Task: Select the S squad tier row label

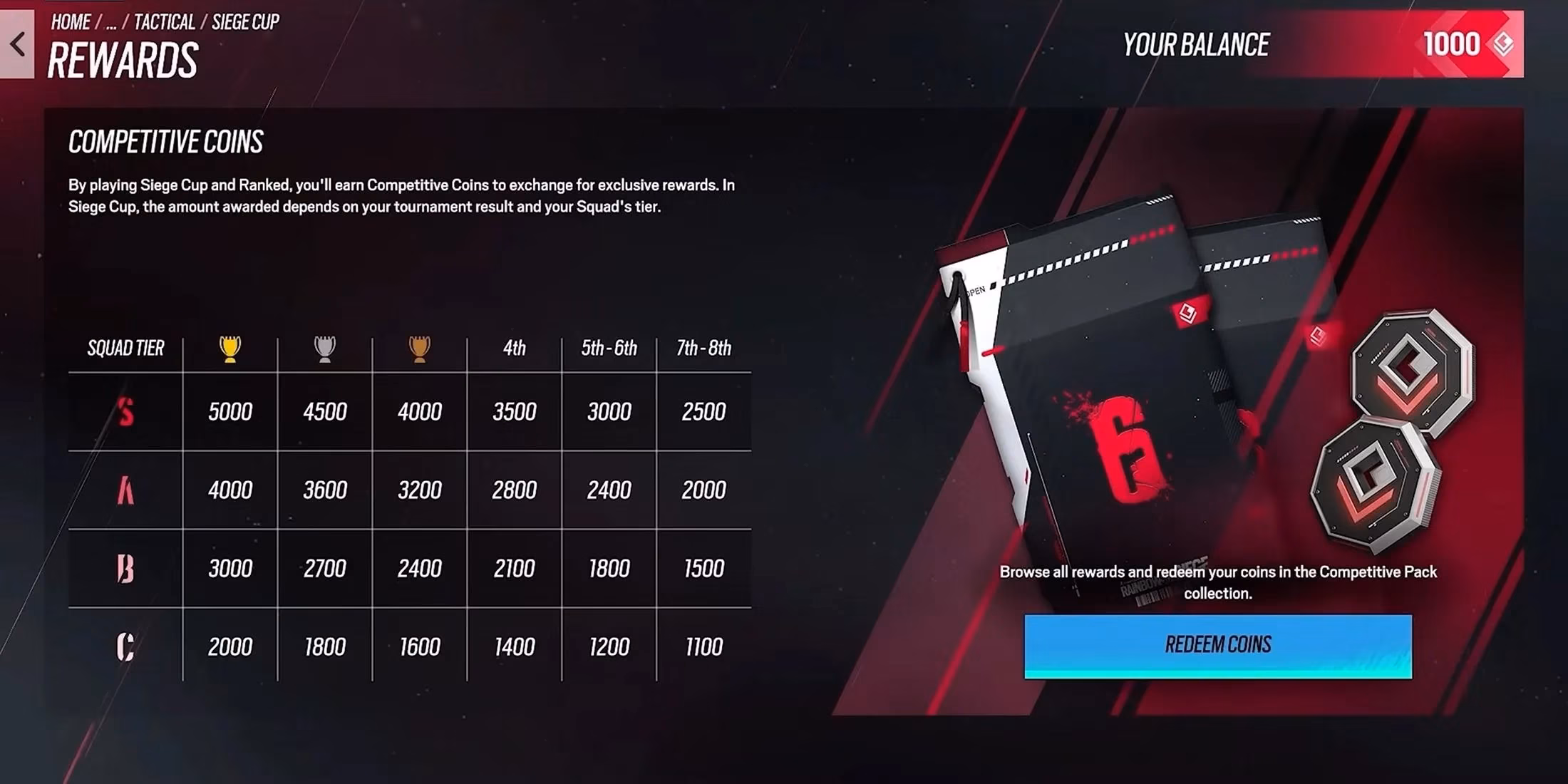Action: (x=125, y=411)
